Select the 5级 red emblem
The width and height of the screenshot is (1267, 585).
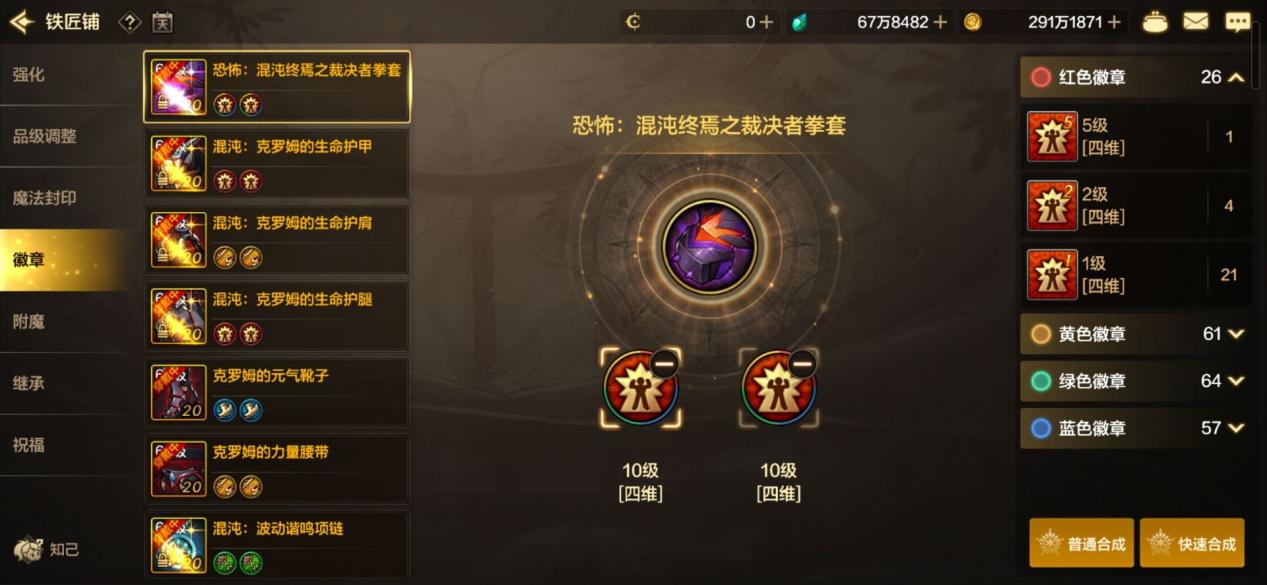click(x=1136, y=137)
